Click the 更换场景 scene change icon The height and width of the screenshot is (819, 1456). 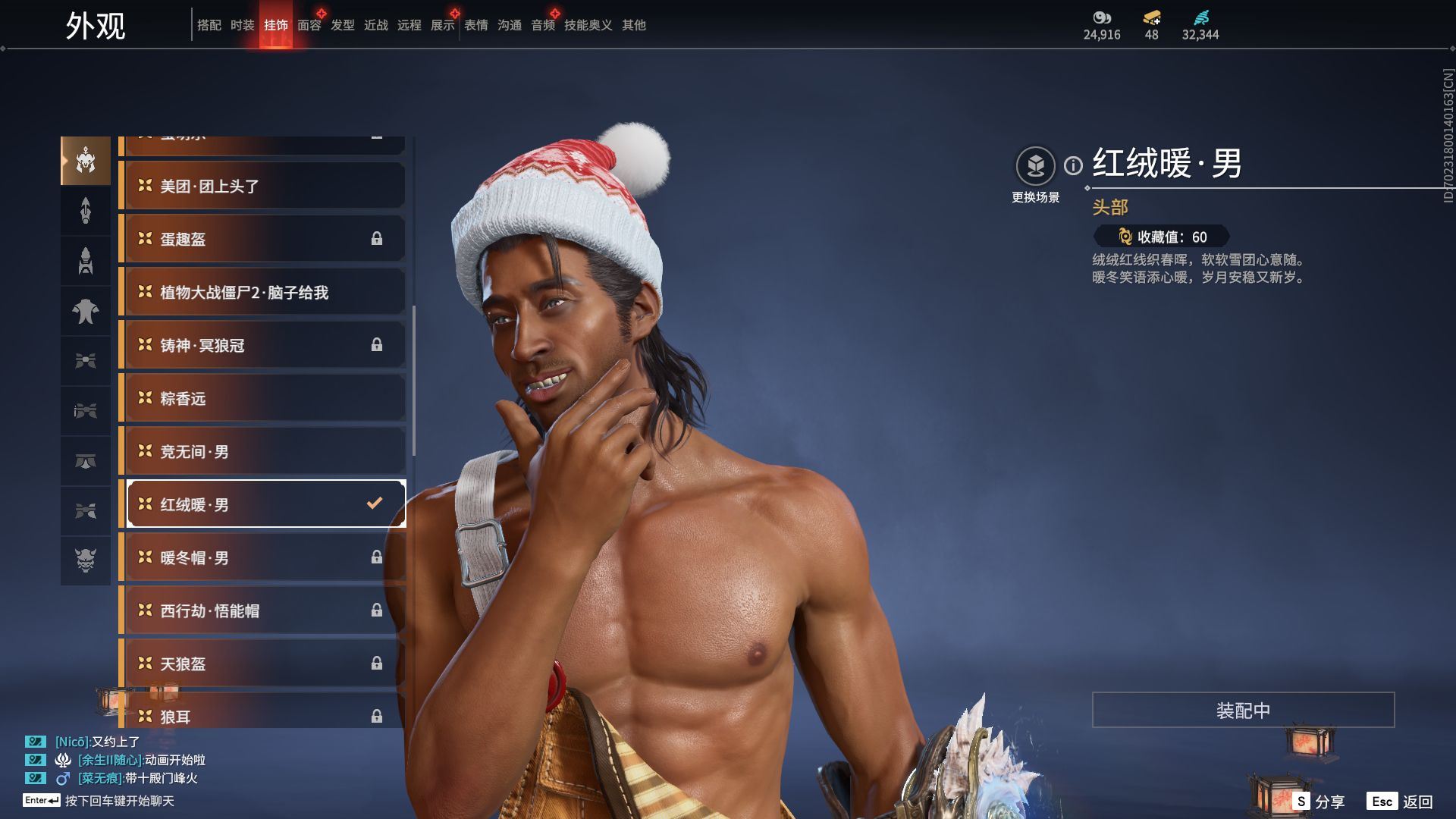click(x=1035, y=166)
